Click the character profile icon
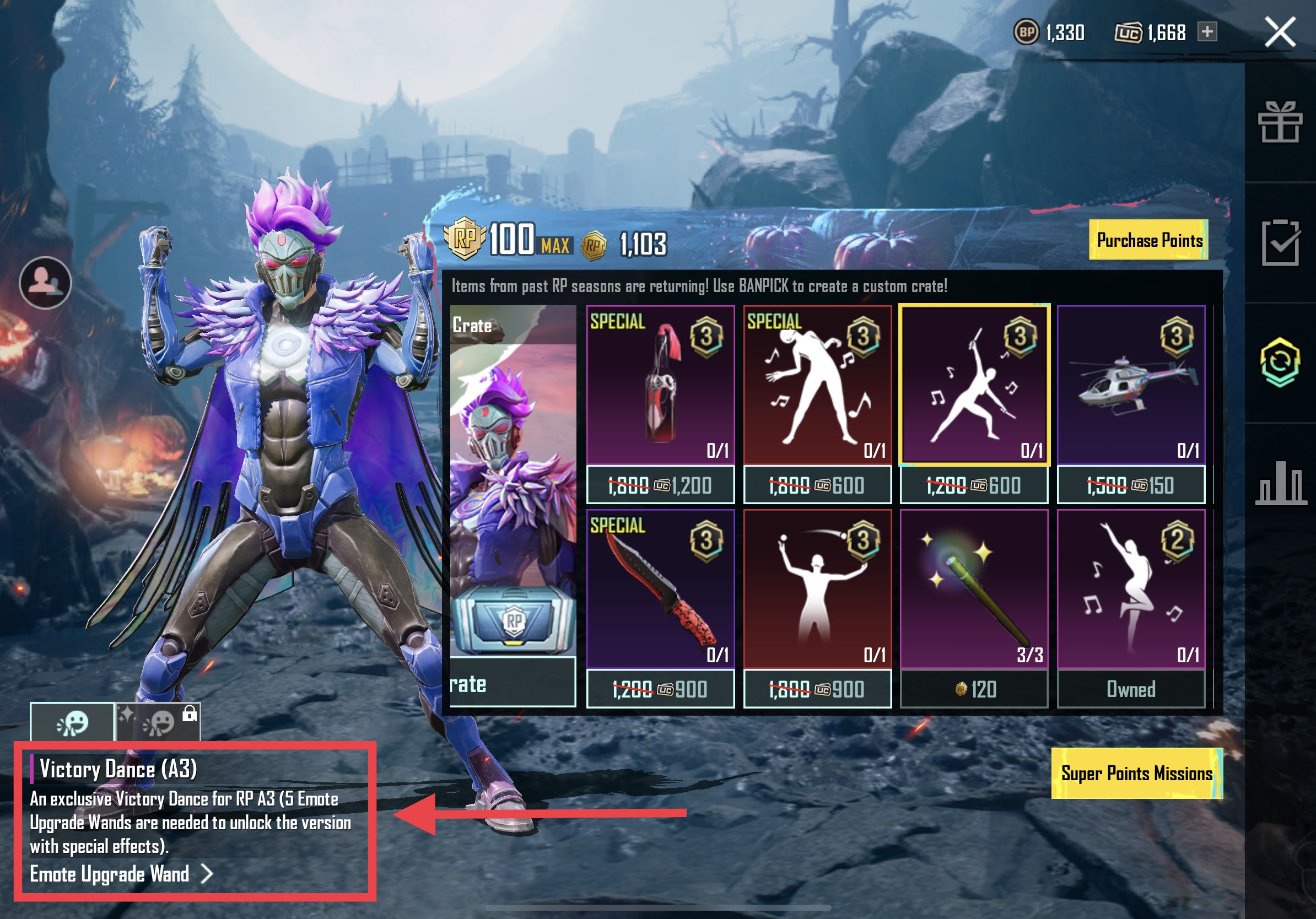Viewport: 1316px width, 919px height. (x=45, y=283)
